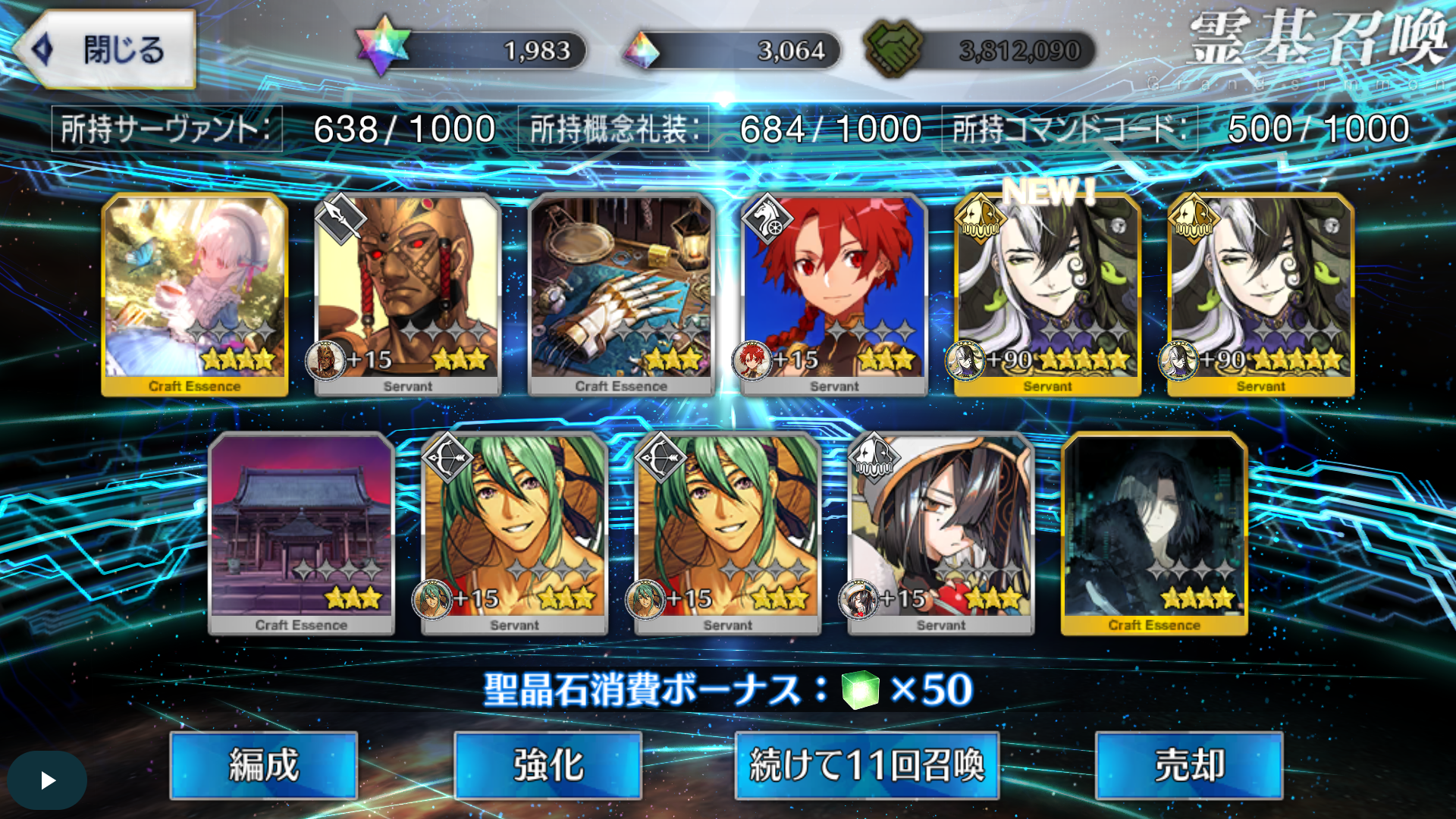
Task: View the masked bronze Lancer servant card
Action: 408,293
